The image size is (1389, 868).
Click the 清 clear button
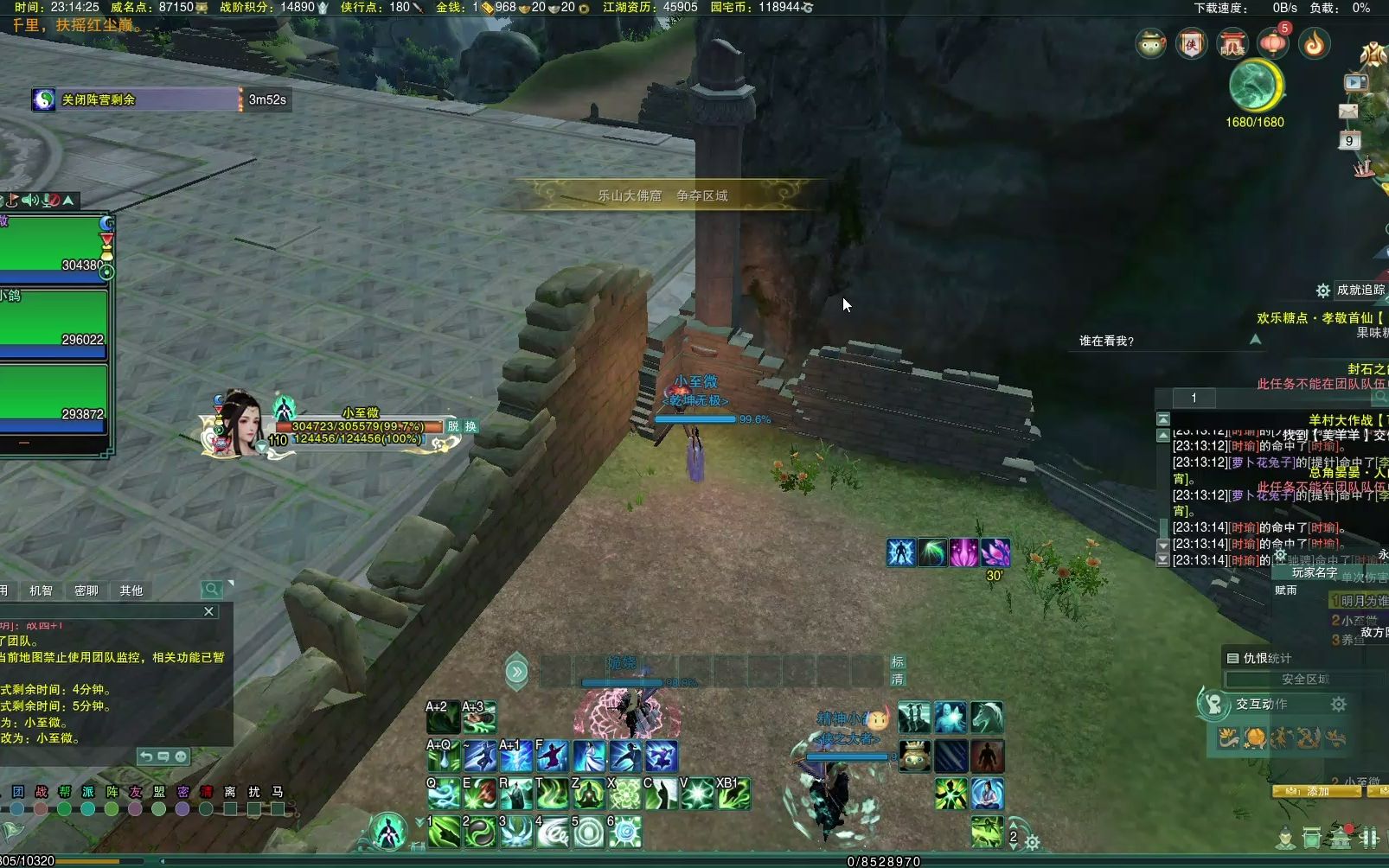(x=898, y=680)
